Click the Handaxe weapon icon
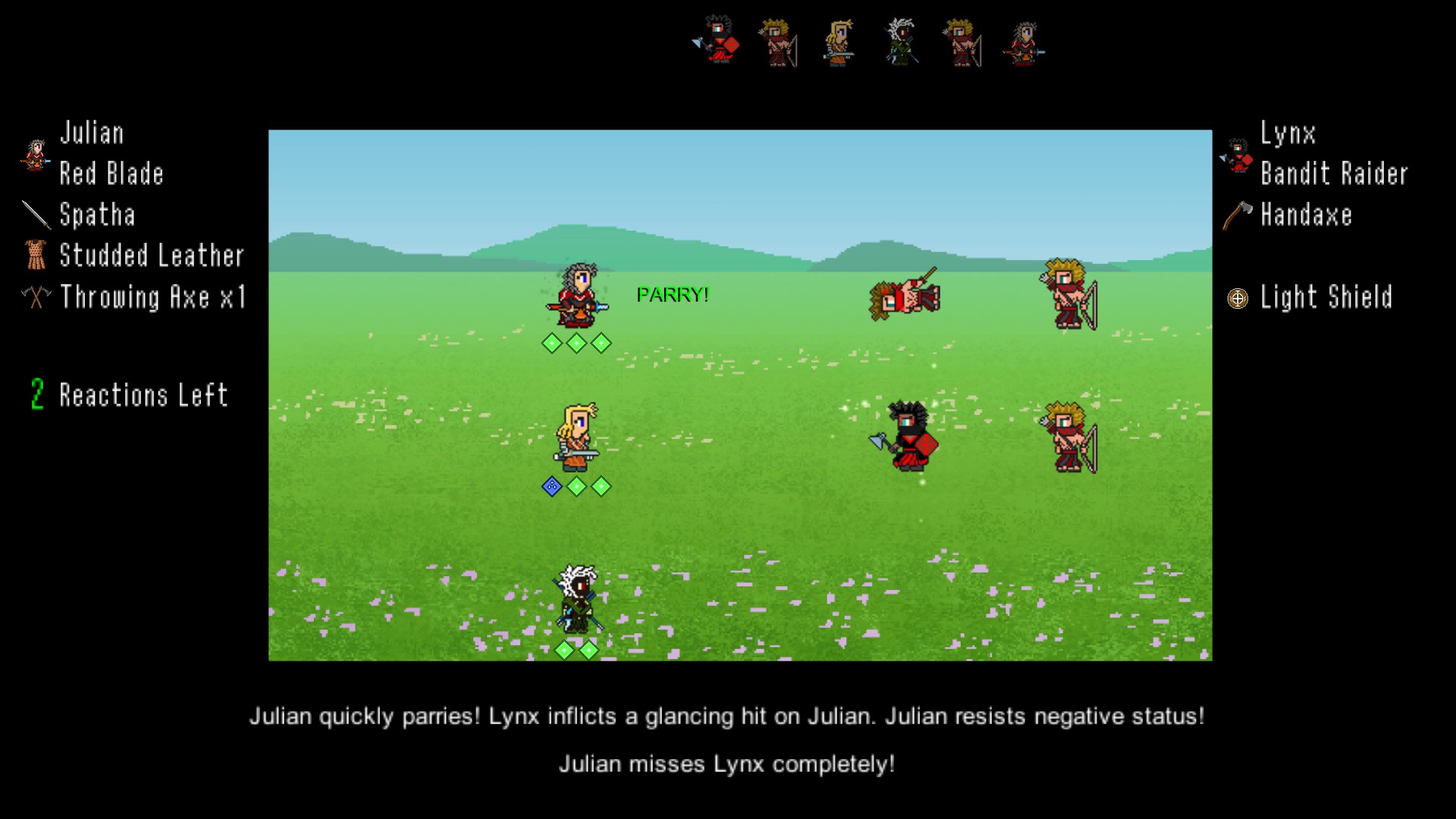The image size is (1456, 819). (1236, 215)
